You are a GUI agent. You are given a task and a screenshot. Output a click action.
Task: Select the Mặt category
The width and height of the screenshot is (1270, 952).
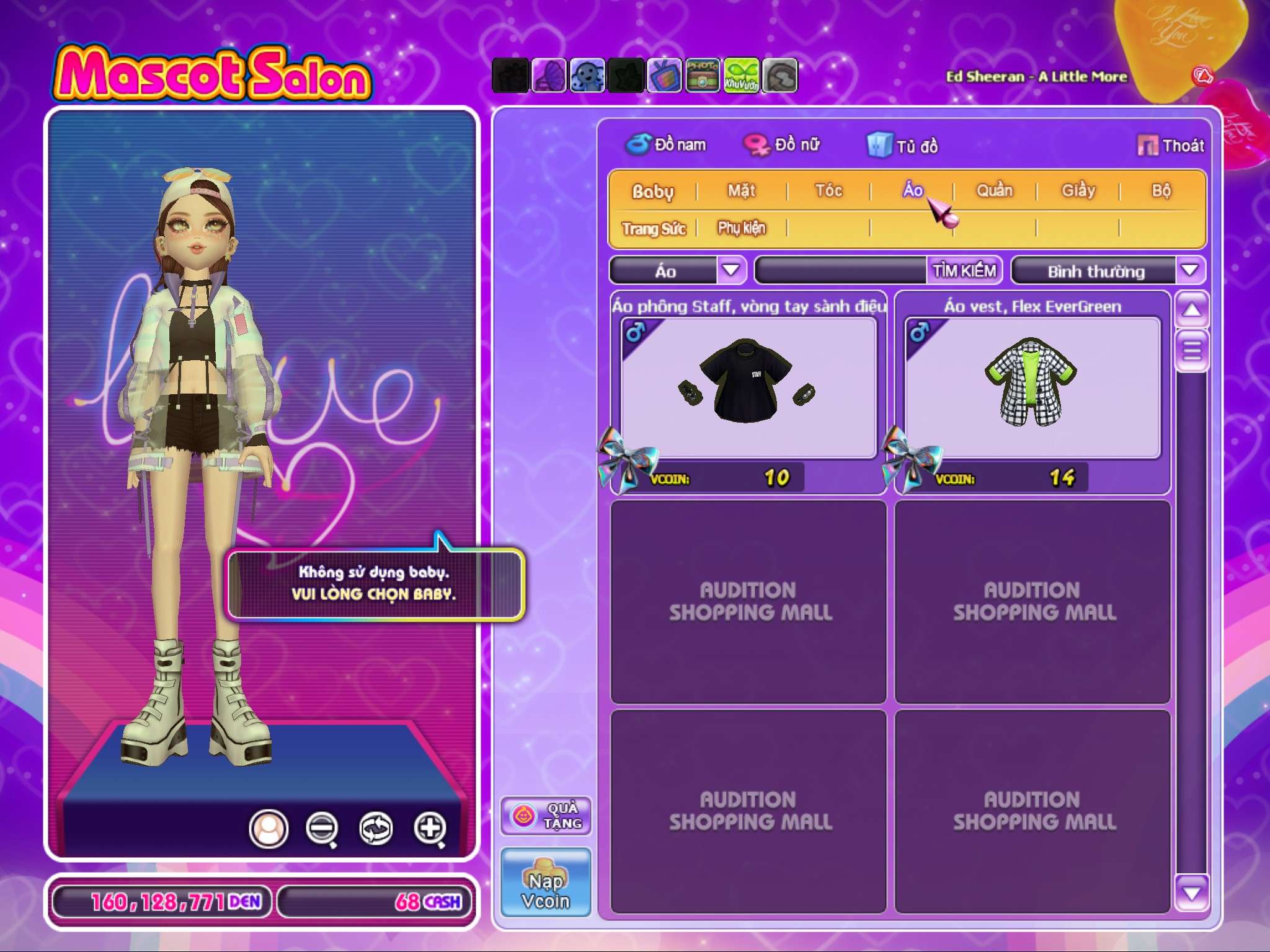coord(742,191)
